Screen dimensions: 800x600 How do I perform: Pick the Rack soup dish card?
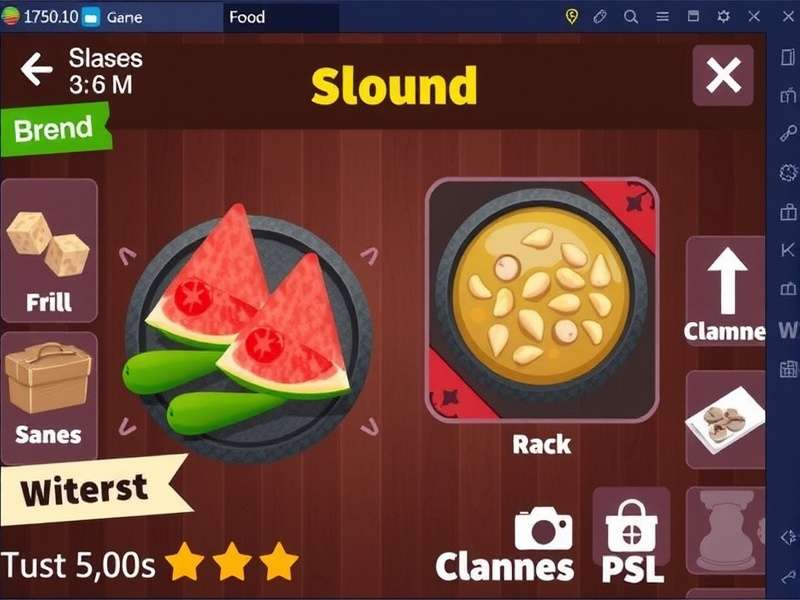click(x=542, y=300)
